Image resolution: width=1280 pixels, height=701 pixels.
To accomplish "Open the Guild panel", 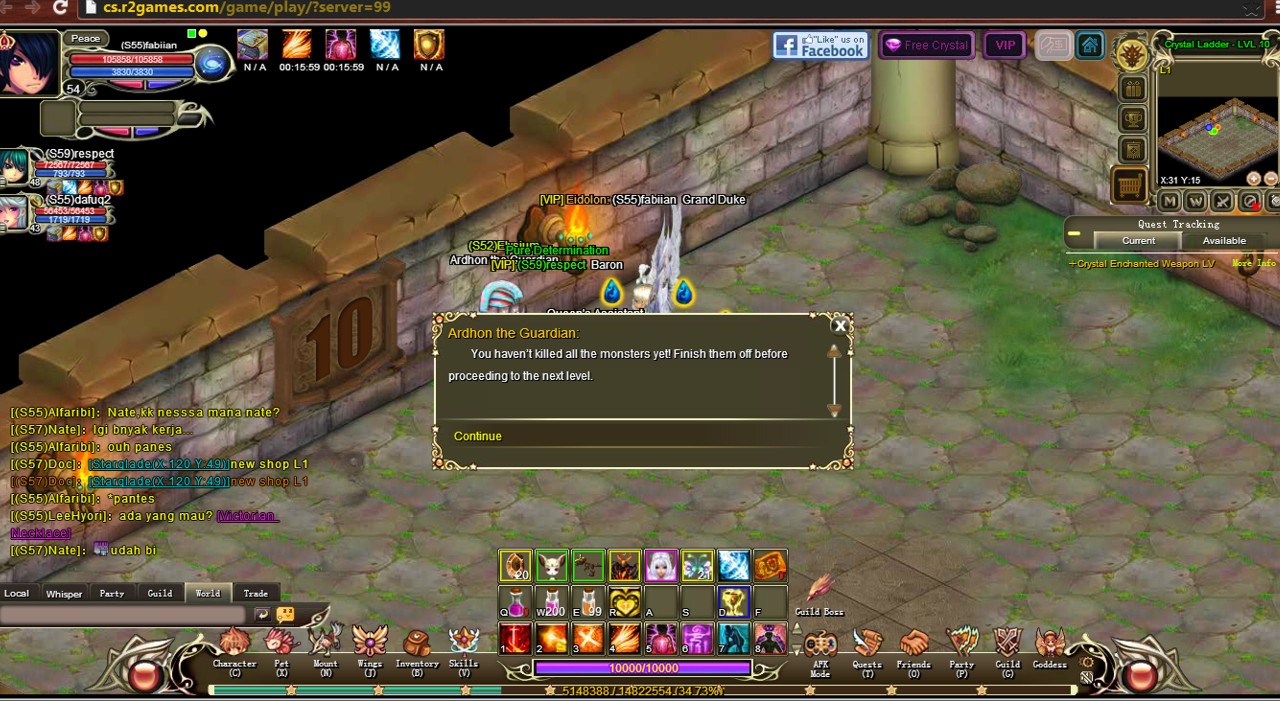I will click(1007, 648).
